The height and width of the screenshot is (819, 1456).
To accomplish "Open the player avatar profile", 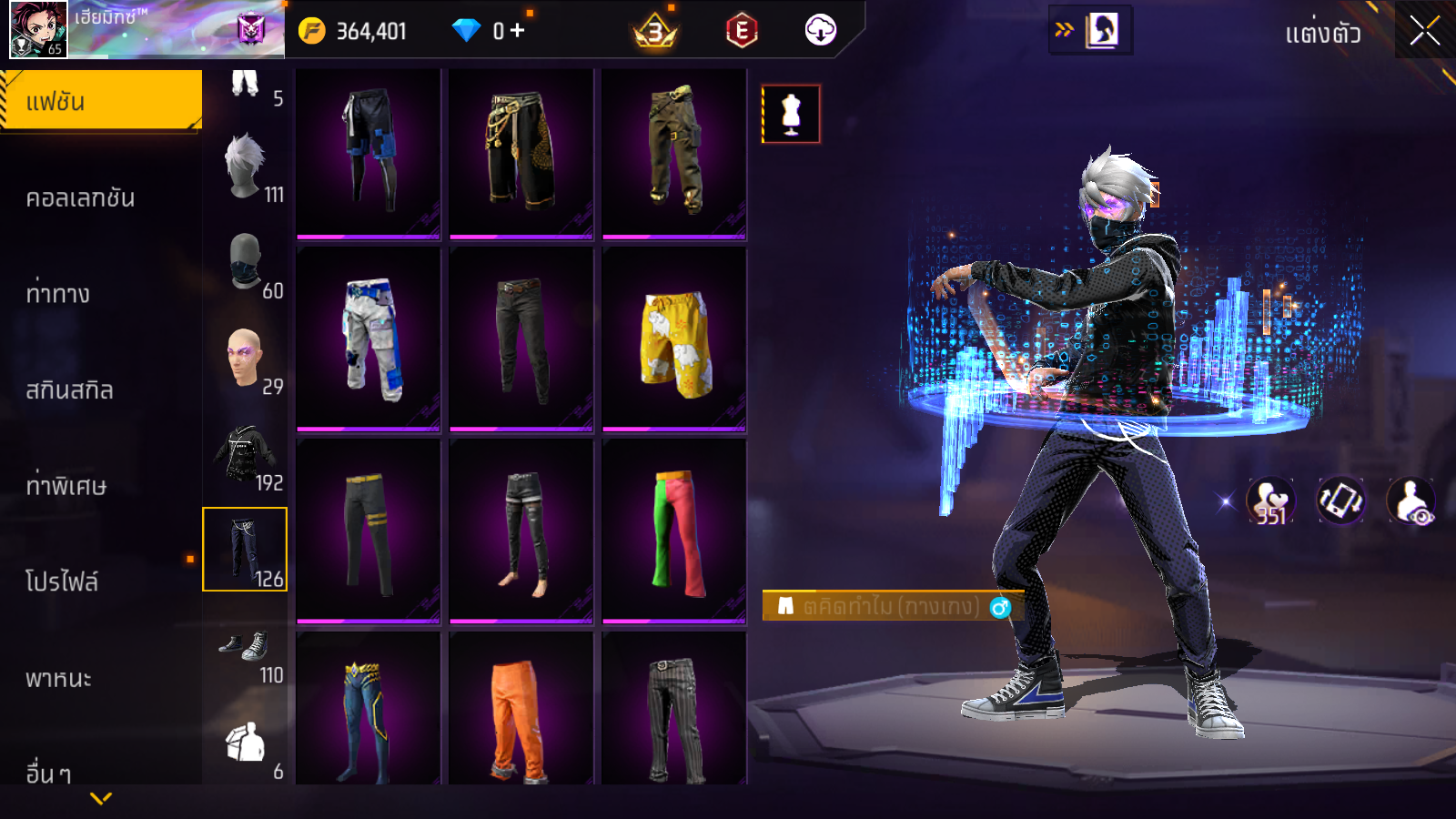I will pyautogui.click(x=38, y=29).
